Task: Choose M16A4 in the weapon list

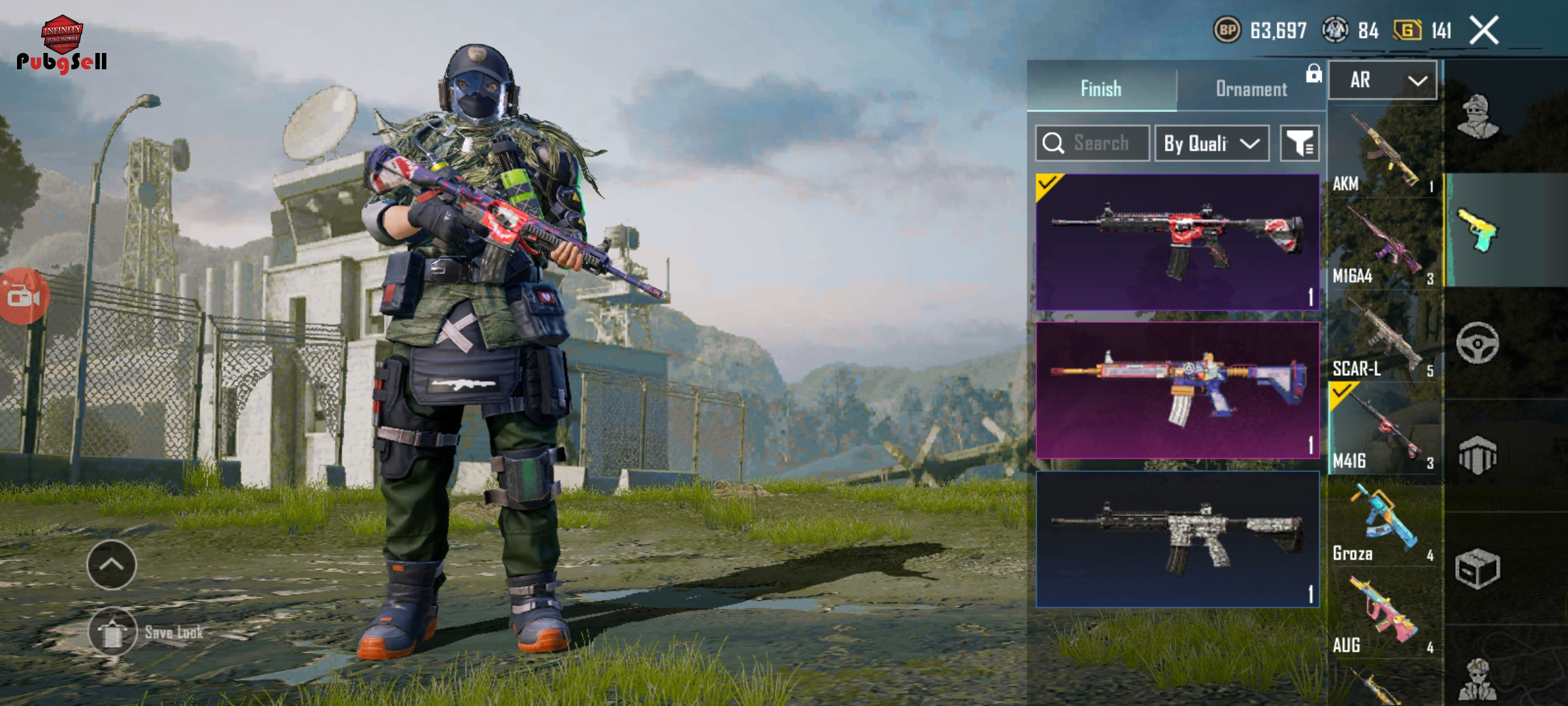Action: tap(1384, 245)
